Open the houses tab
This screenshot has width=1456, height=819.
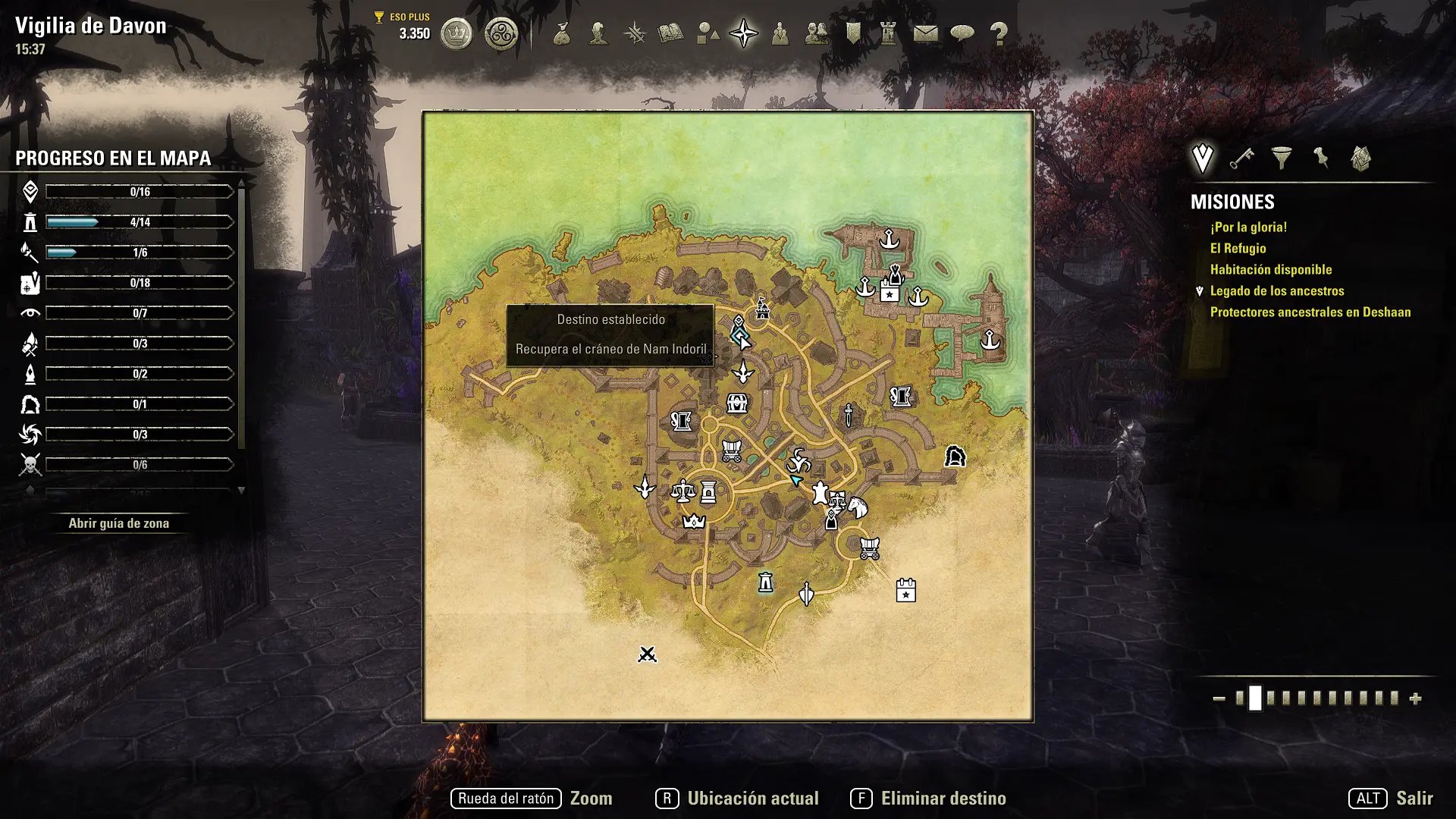[1361, 158]
